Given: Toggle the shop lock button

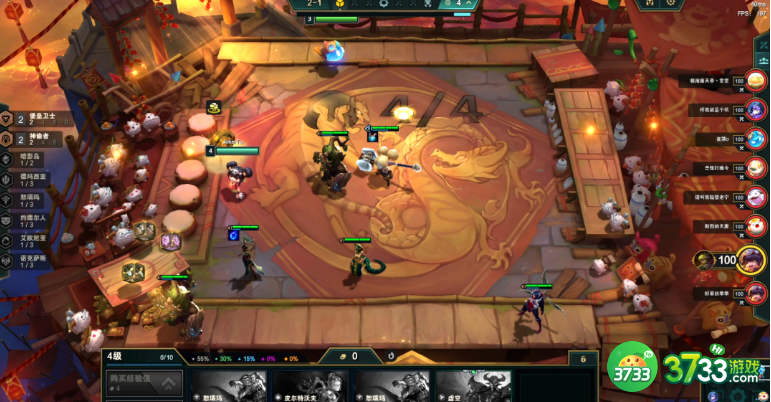Looking at the screenshot, I should tap(579, 358).
